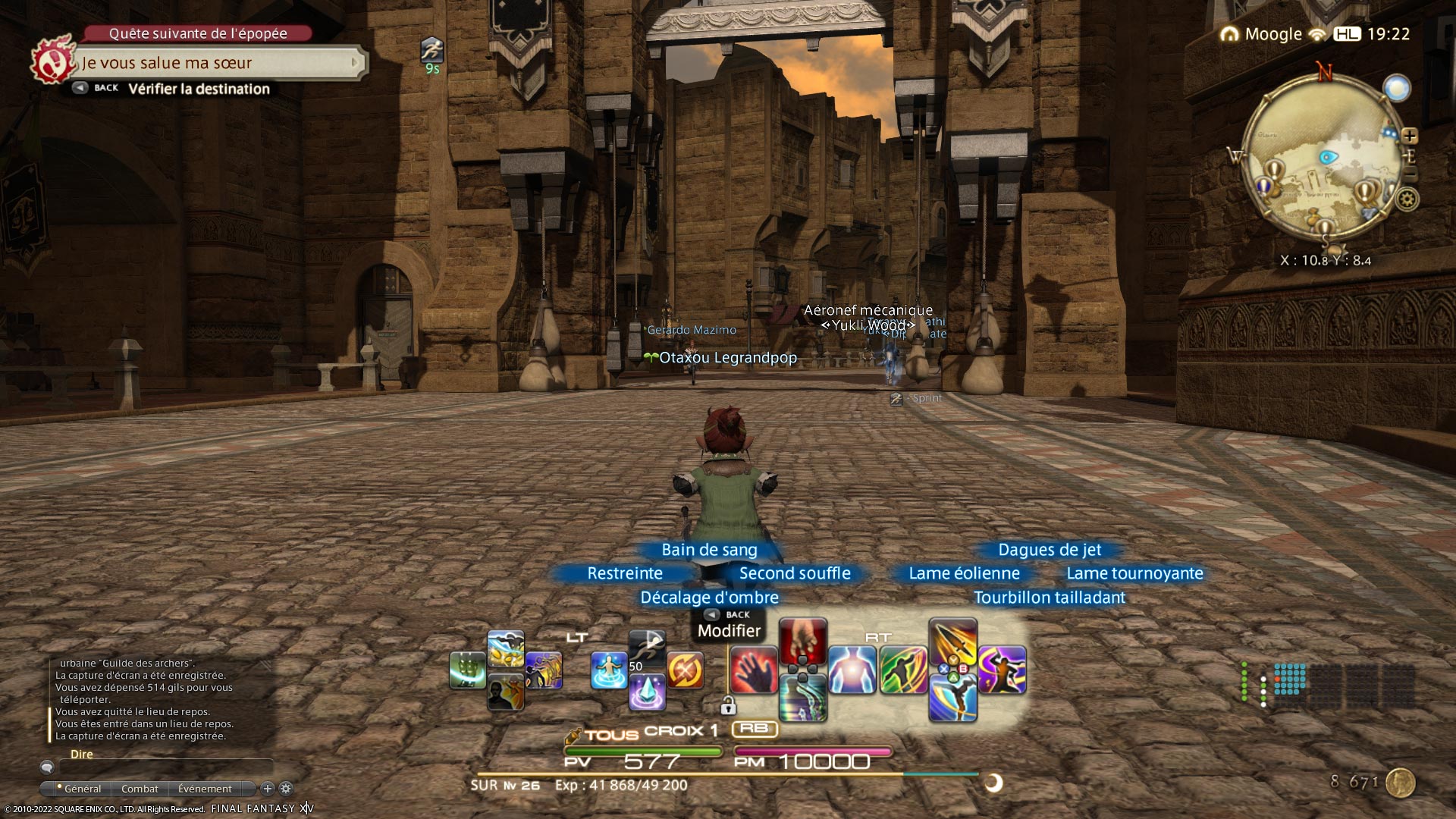This screenshot has height=819, width=1456.
Task: Use the Lame éolienne skill
Action: click(903, 670)
